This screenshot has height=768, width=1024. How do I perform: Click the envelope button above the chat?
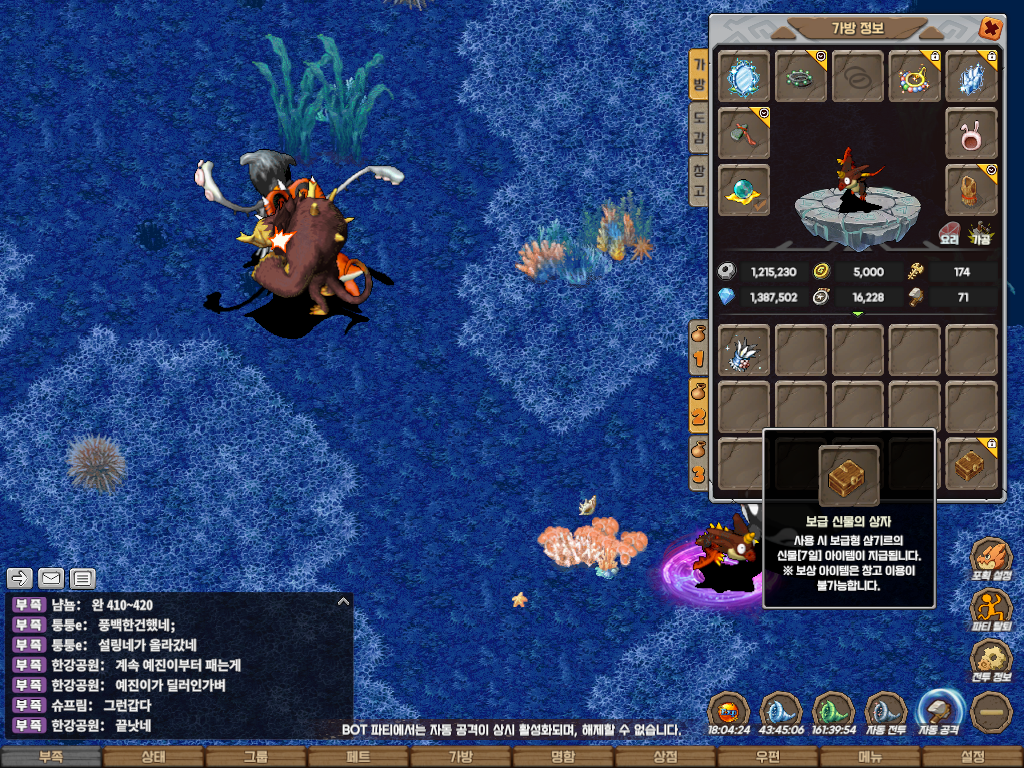click(51, 578)
